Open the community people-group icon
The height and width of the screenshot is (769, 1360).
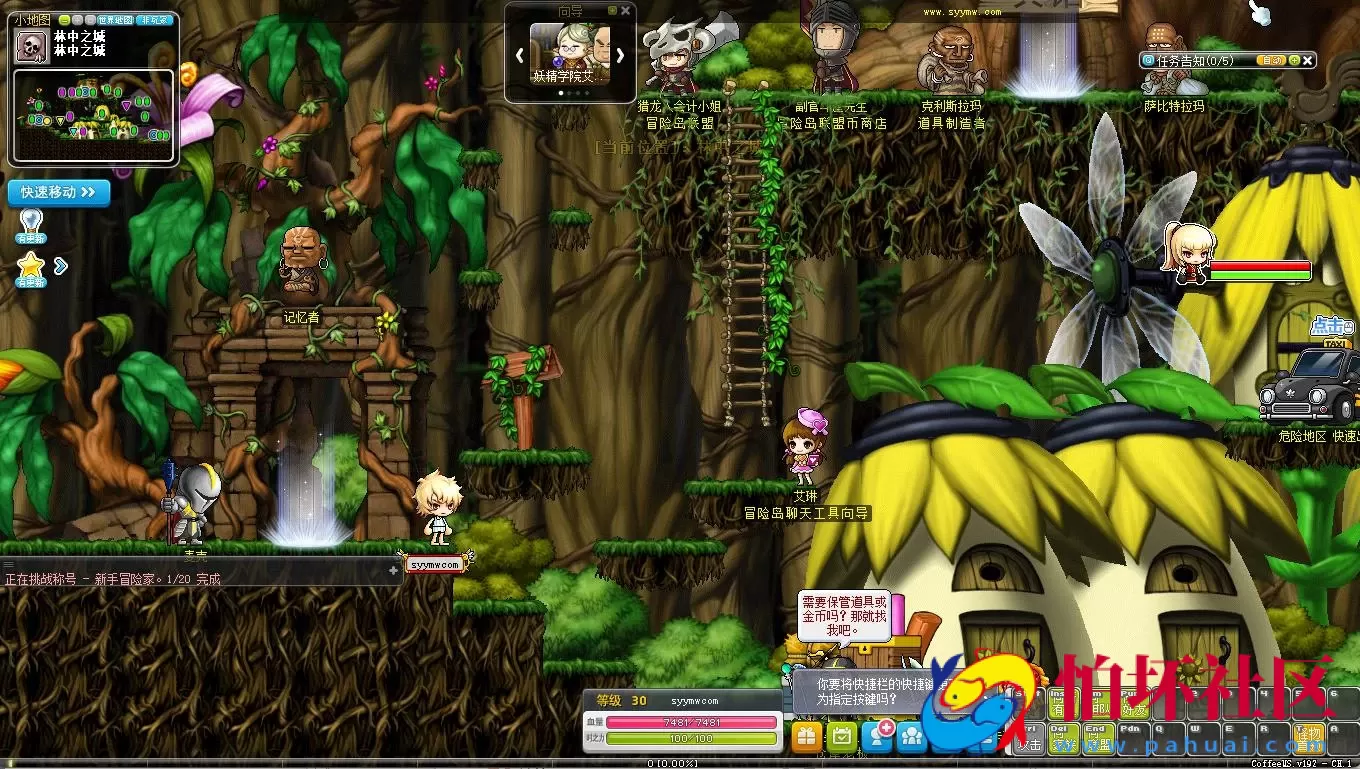(910, 735)
